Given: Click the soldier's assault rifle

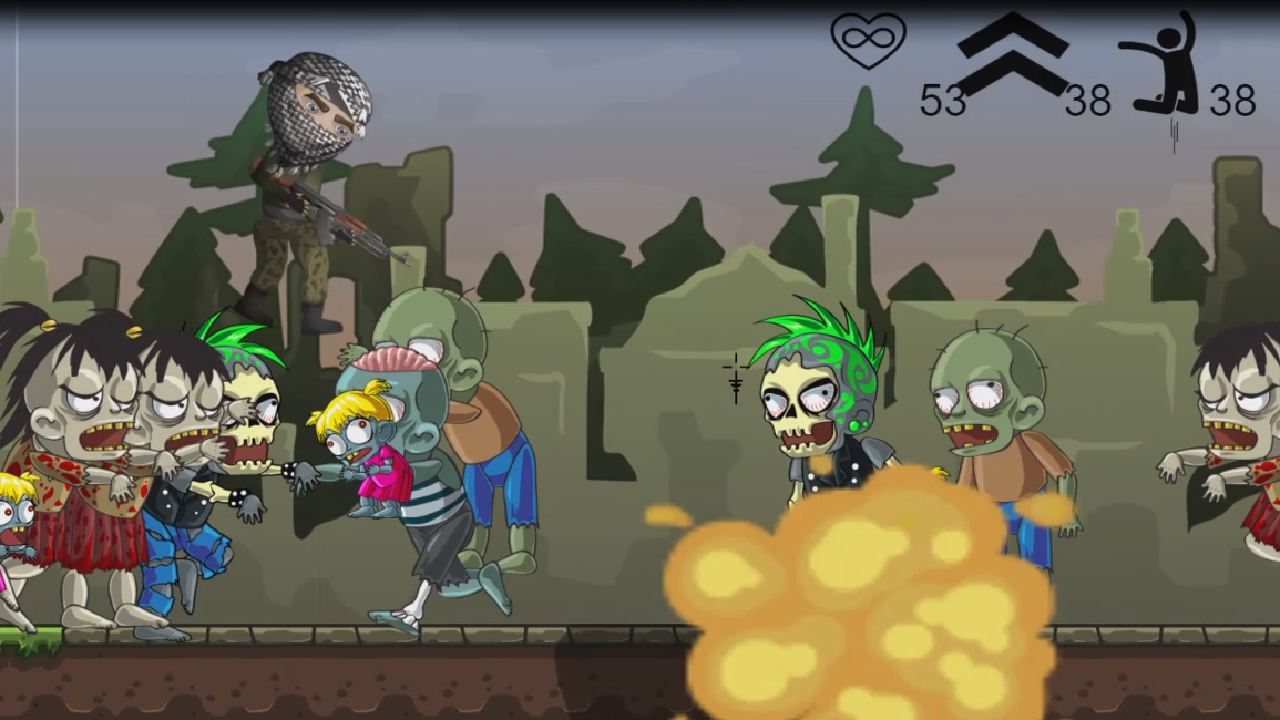Looking at the screenshot, I should pos(340,220).
